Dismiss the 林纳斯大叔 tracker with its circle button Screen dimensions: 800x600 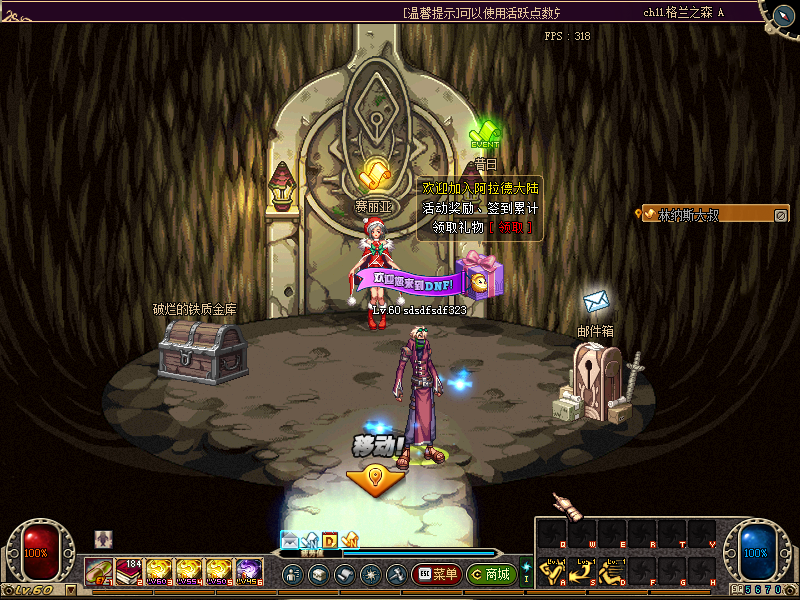[781, 214]
